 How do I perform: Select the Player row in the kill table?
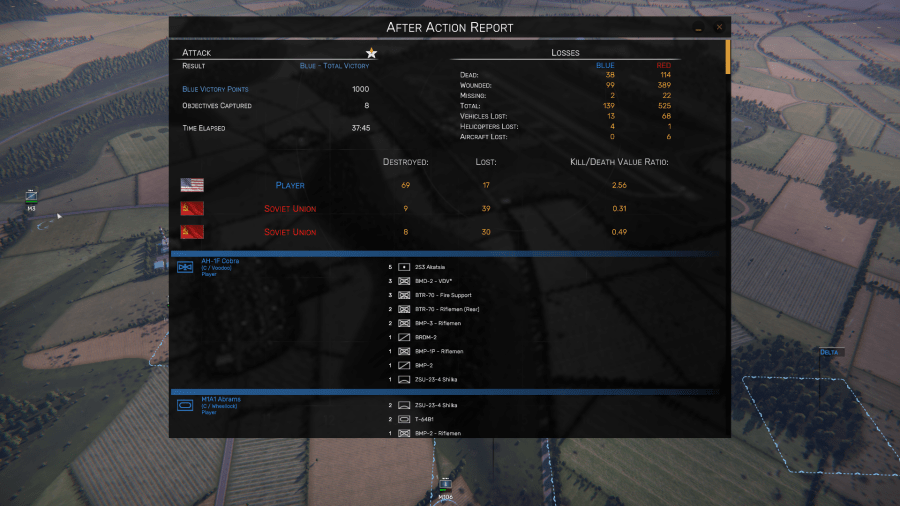(290, 185)
